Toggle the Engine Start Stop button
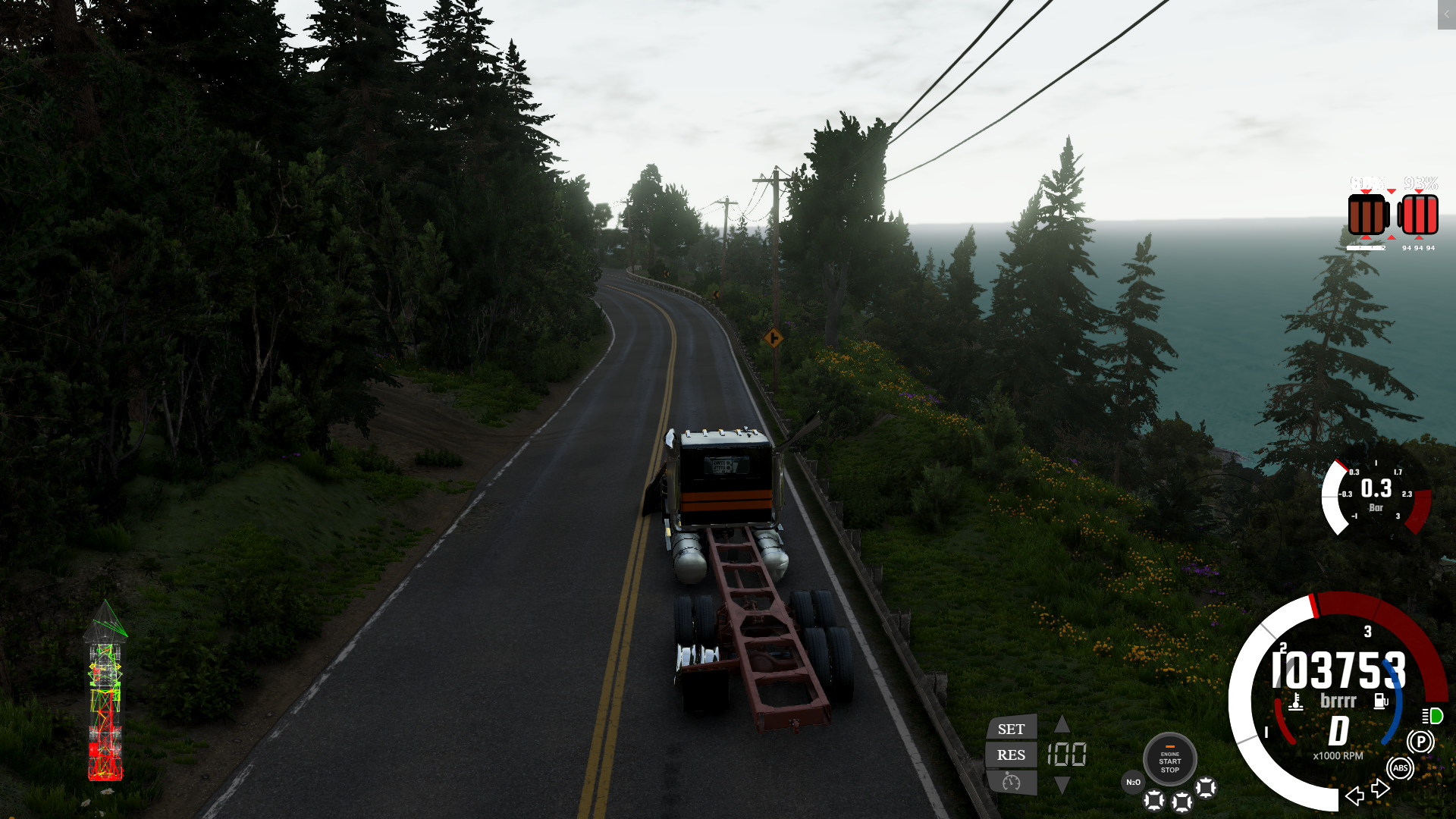The width and height of the screenshot is (1456, 819). click(1169, 759)
